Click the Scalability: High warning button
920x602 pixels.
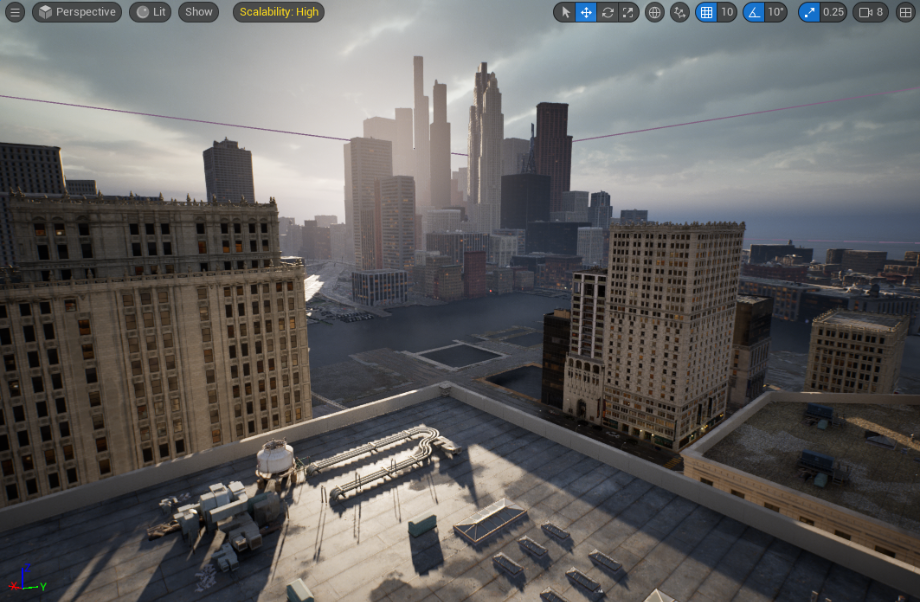pyautogui.click(x=279, y=12)
